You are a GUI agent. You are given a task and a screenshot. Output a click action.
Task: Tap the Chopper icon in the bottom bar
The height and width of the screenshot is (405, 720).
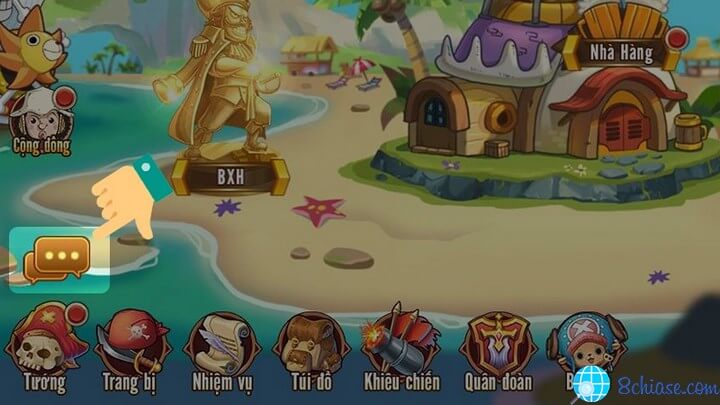click(x=582, y=345)
